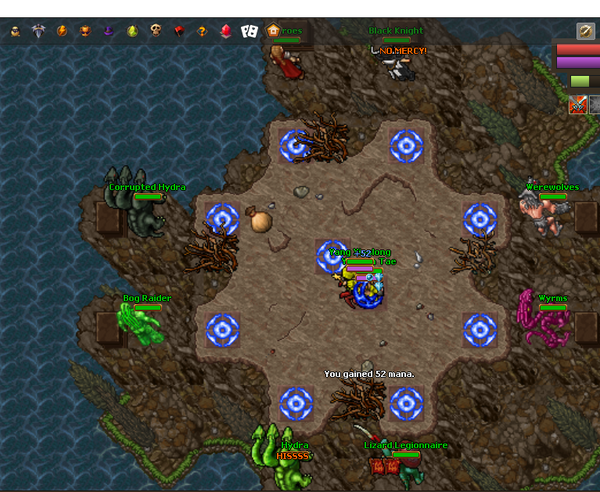Show help with the question mark icon
600x492 pixels.
[x=202, y=31]
